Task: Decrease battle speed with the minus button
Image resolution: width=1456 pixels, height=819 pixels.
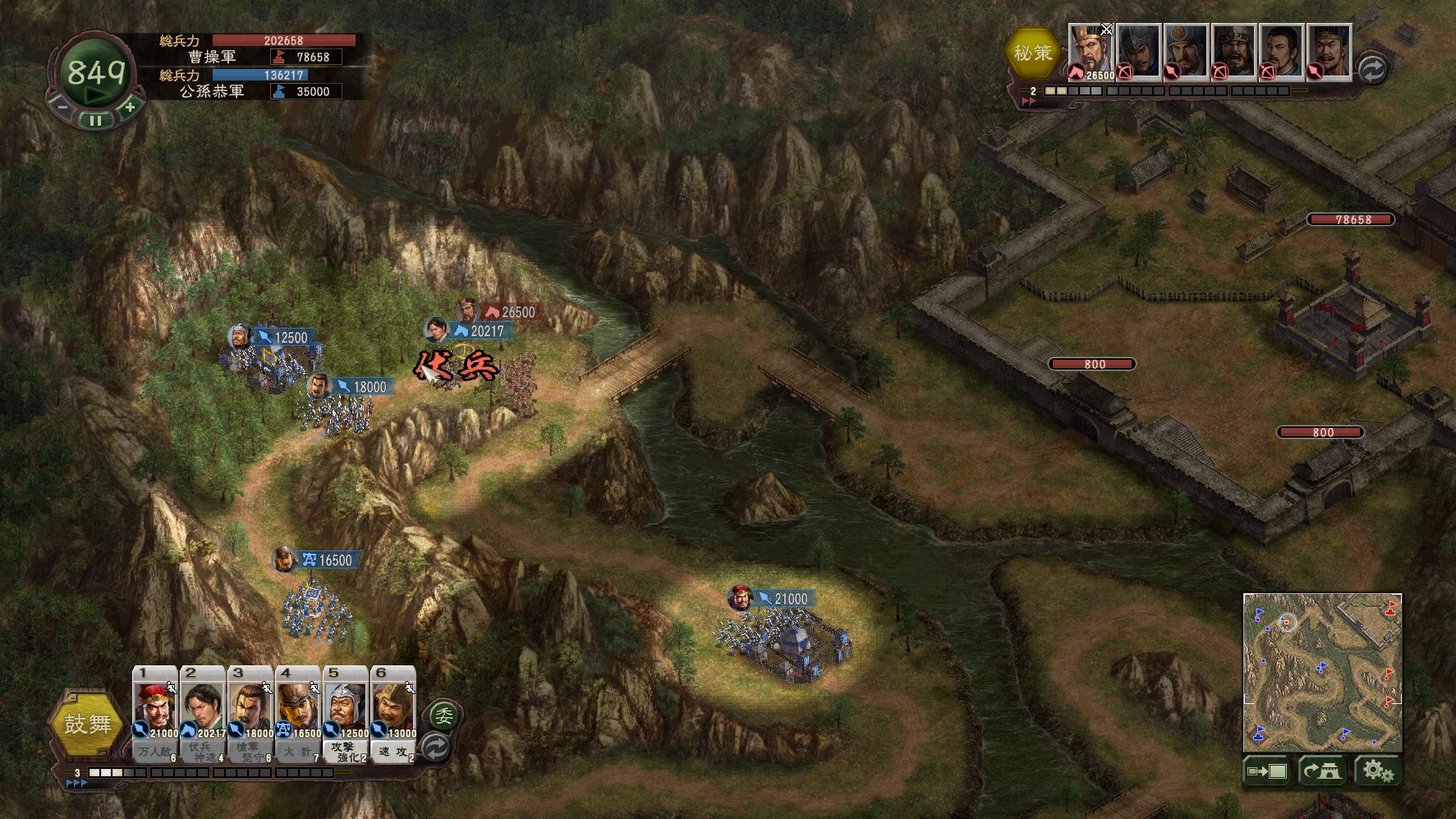Action: tap(62, 107)
